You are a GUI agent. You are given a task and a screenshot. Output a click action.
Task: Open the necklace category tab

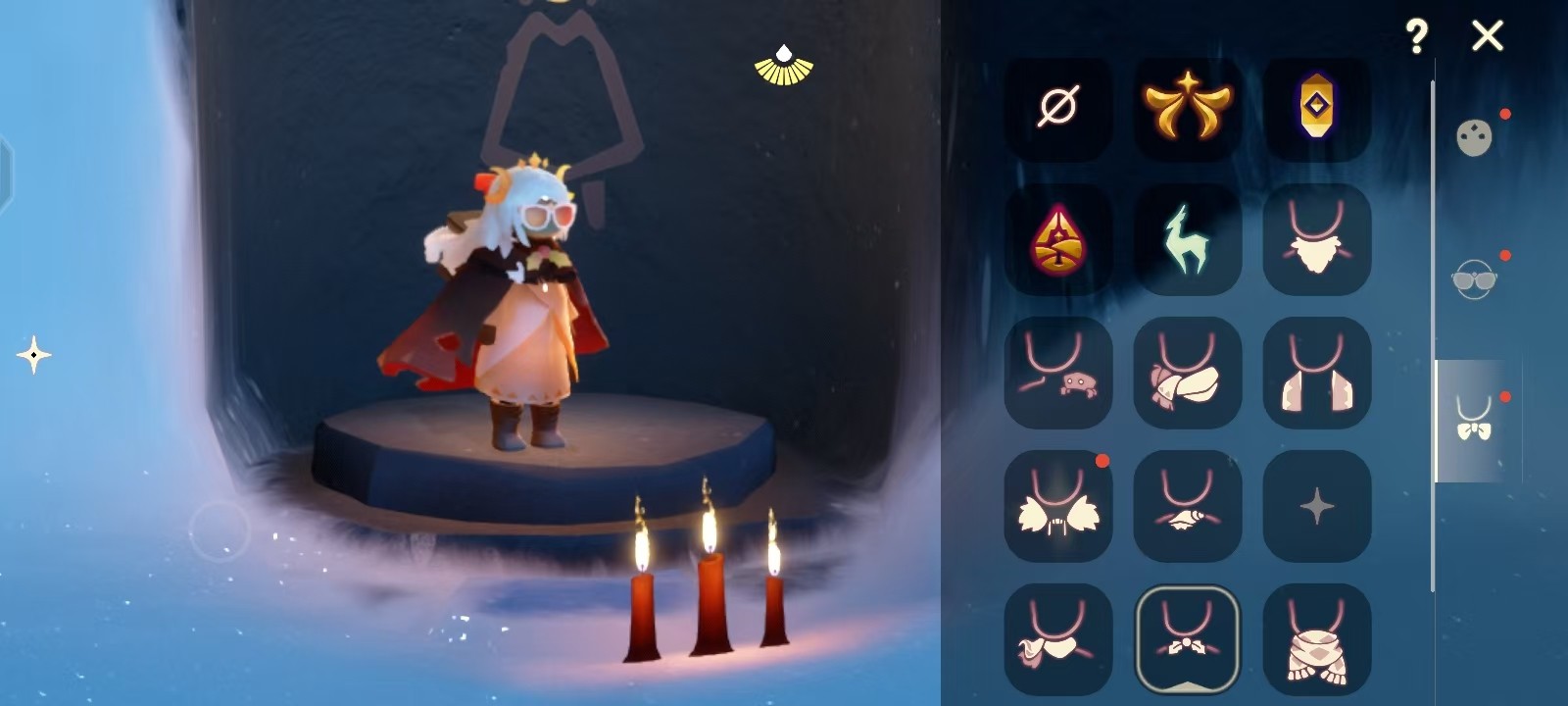point(1475,420)
